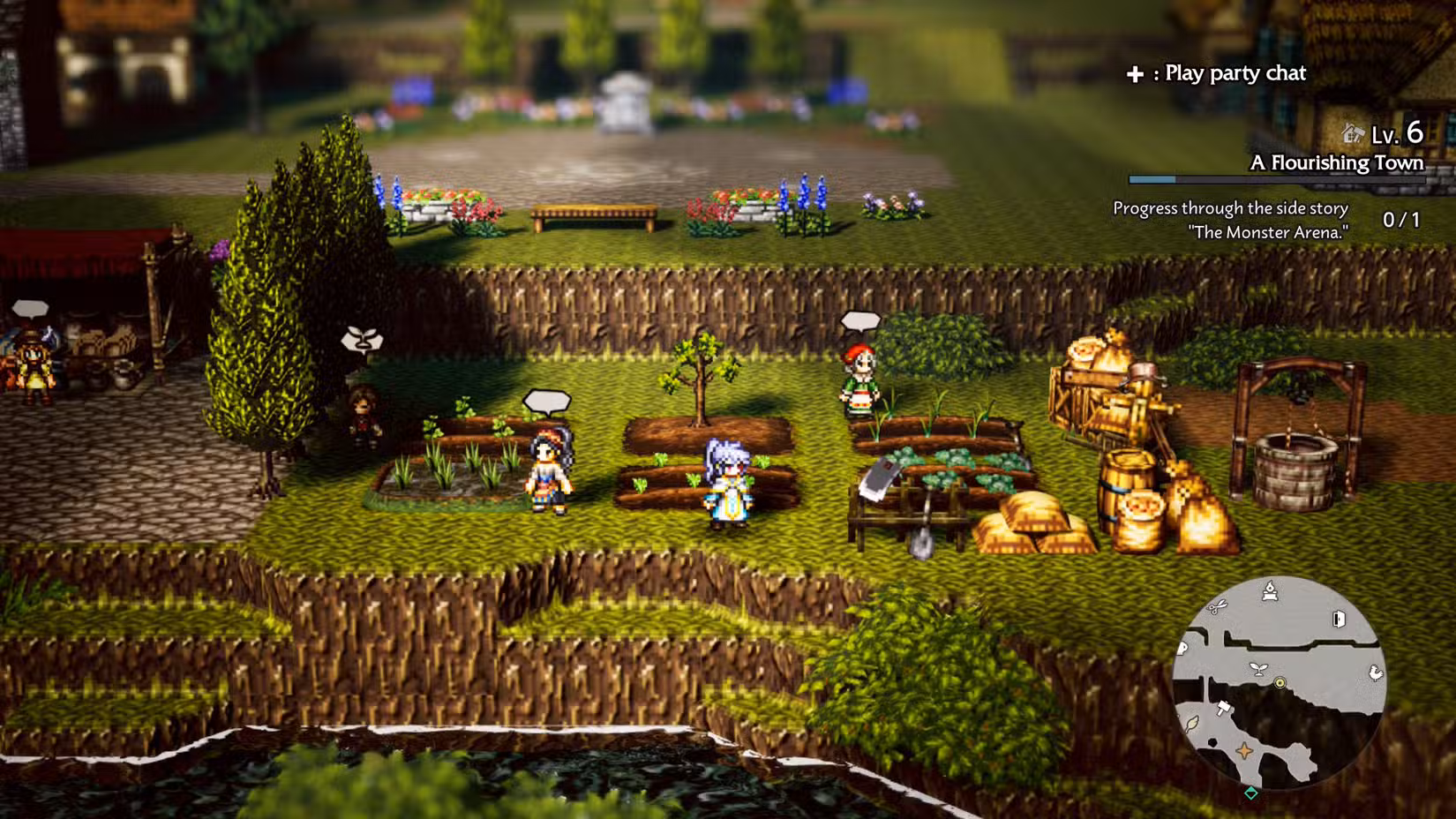Click the yellow position dot on the minimap
Viewport: 1456px width, 819px height.
(x=1280, y=683)
